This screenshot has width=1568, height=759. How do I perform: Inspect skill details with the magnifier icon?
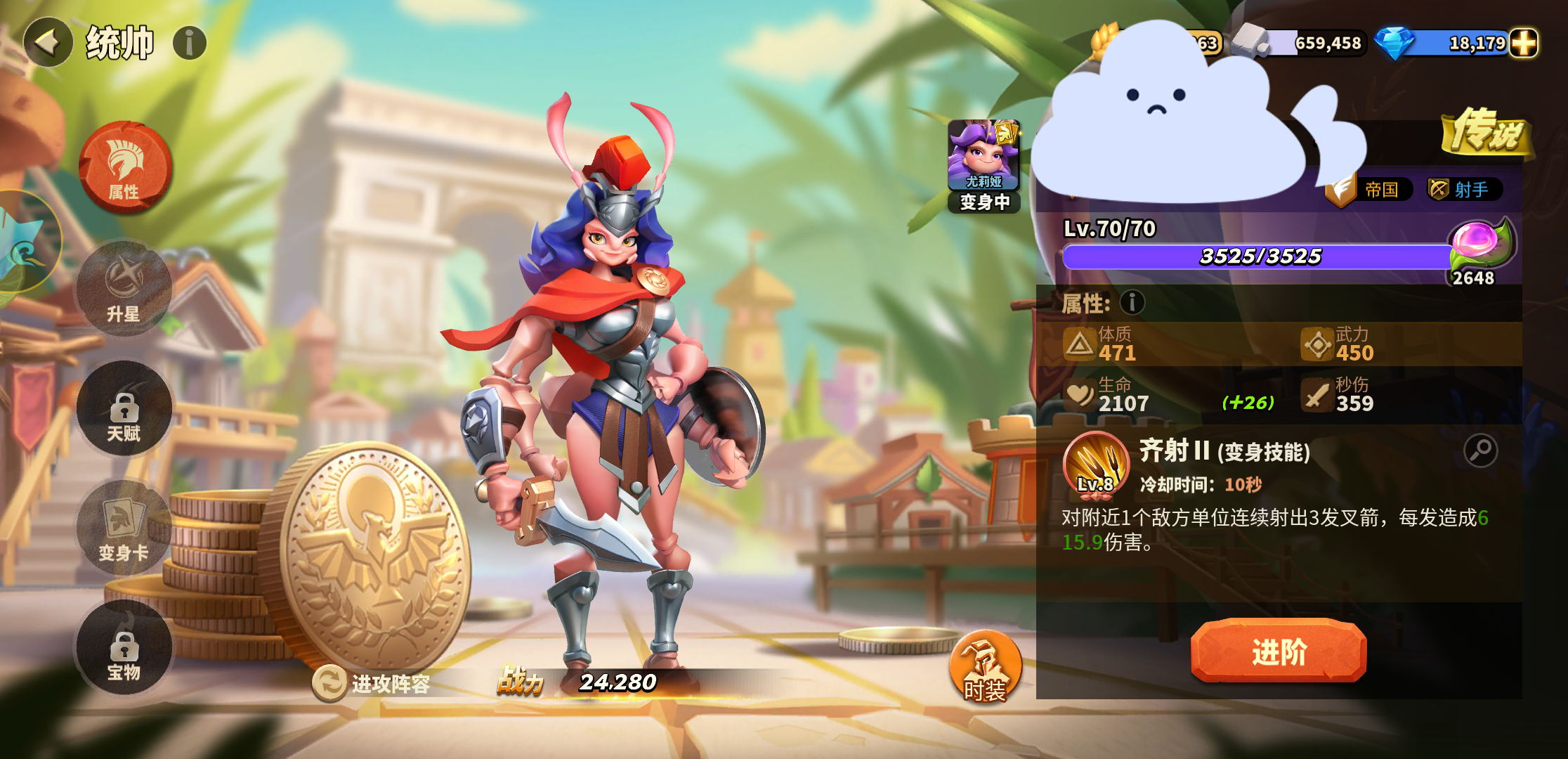(1480, 450)
